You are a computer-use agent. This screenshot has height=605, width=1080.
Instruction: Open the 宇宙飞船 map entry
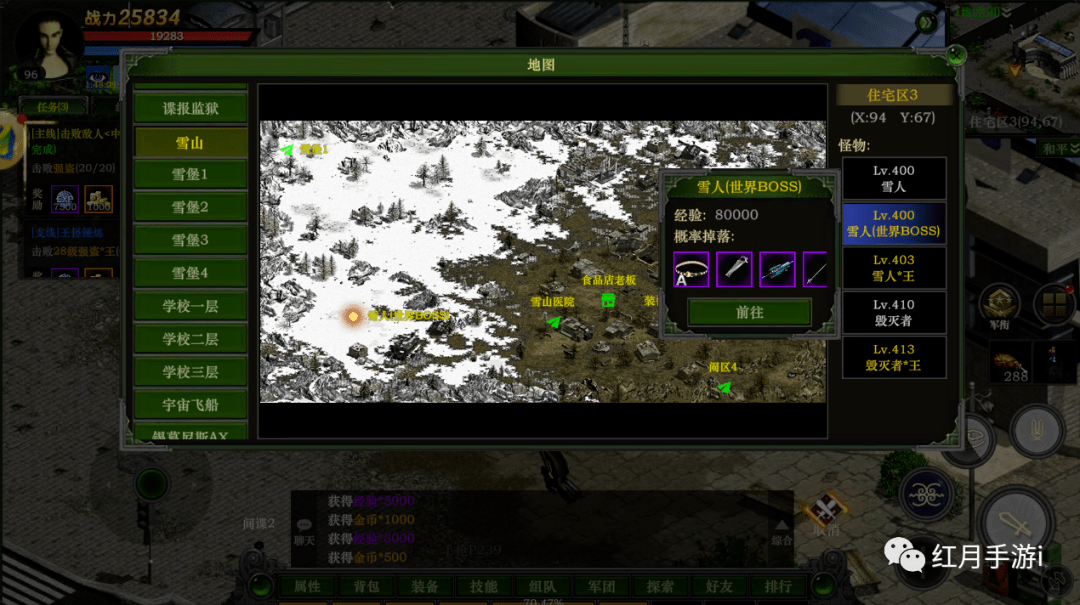[x=191, y=405]
